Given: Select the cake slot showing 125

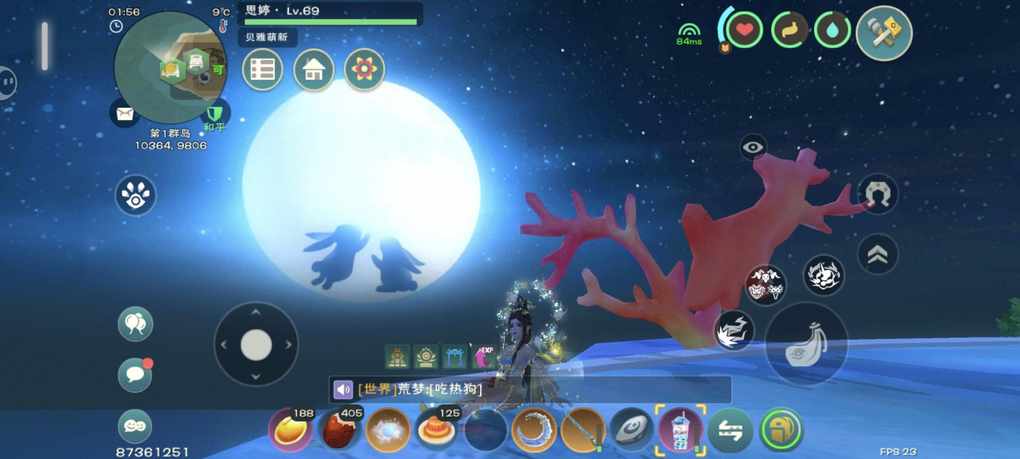Looking at the screenshot, I should click(x=436, y=431).
